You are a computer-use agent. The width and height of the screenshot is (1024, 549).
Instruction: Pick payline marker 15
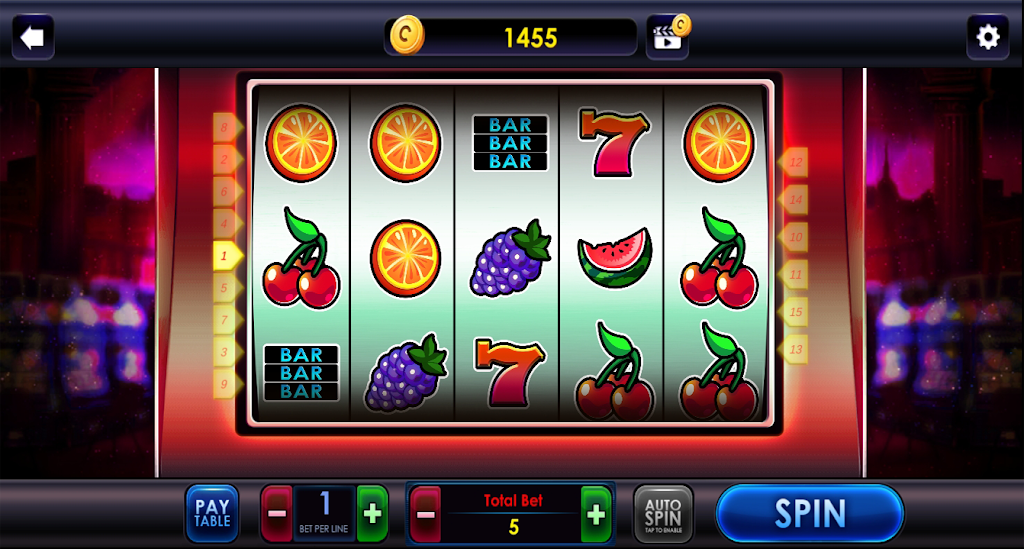[795, 311]
